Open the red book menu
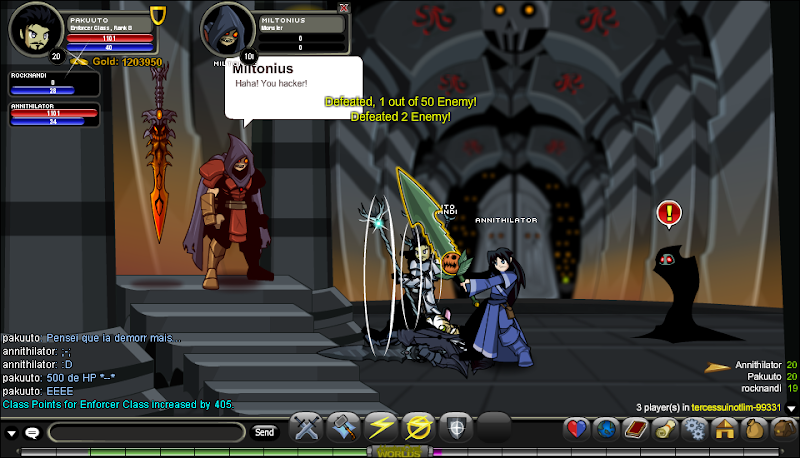The width and height of the screenshot is (800, 458). [636, 429]
